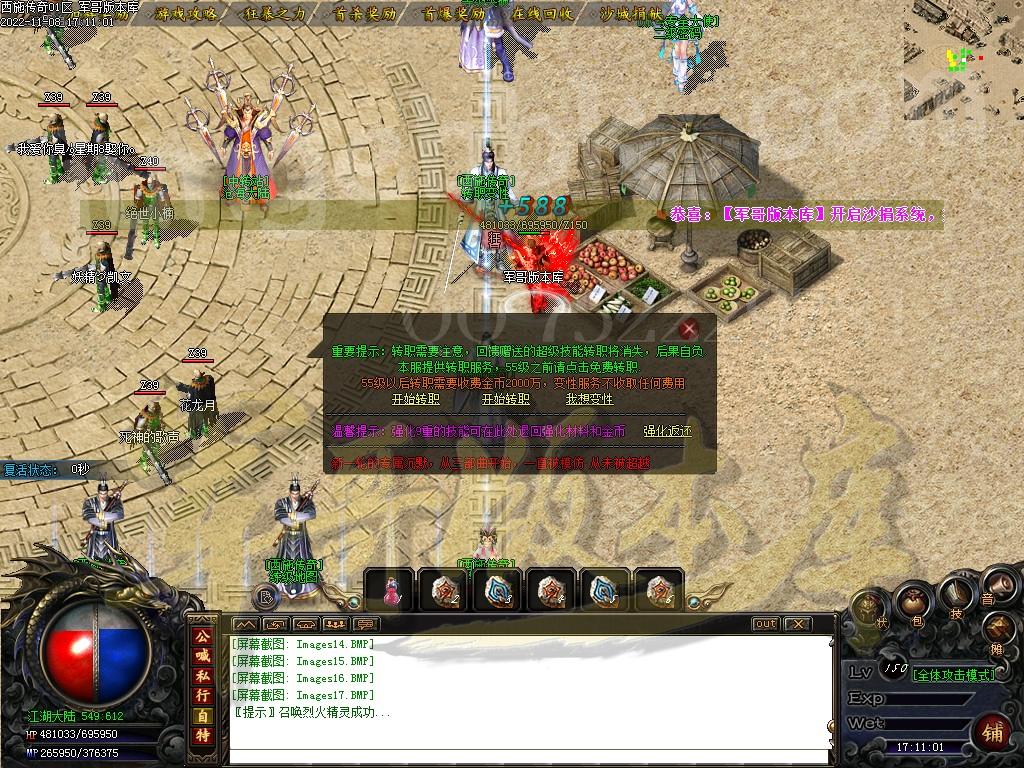Use the red potion in the hotbar
Viewport: 1024px width, 768px height.
point(391,591)
